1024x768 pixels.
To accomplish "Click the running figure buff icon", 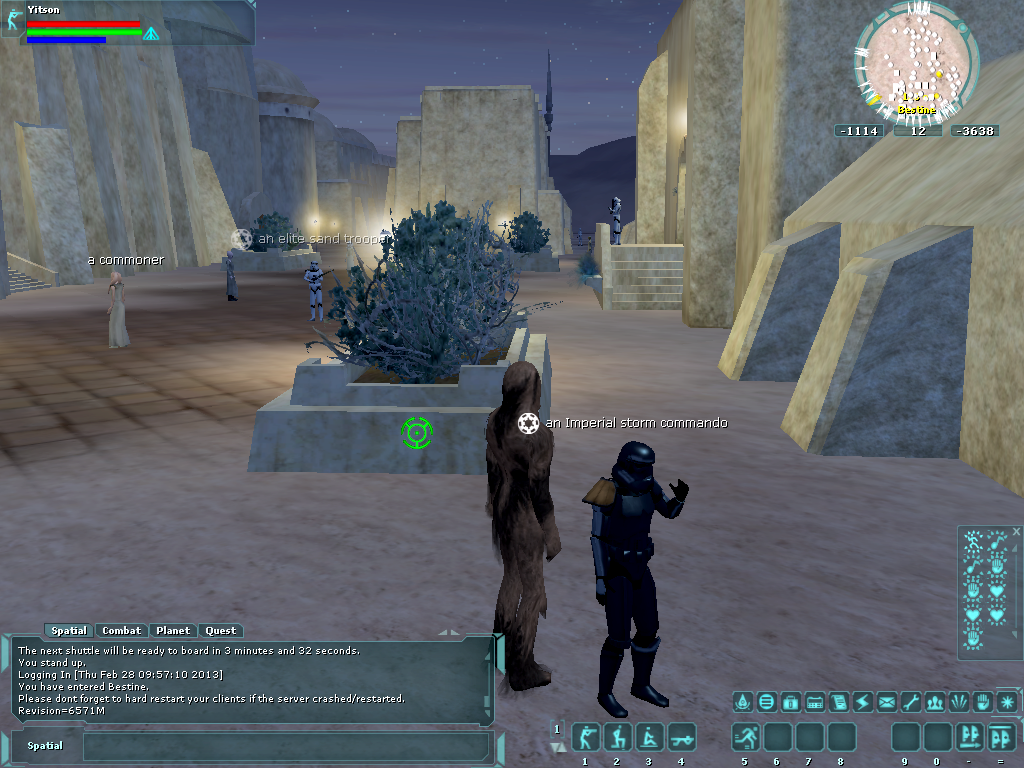I will (x=972, y=543).
